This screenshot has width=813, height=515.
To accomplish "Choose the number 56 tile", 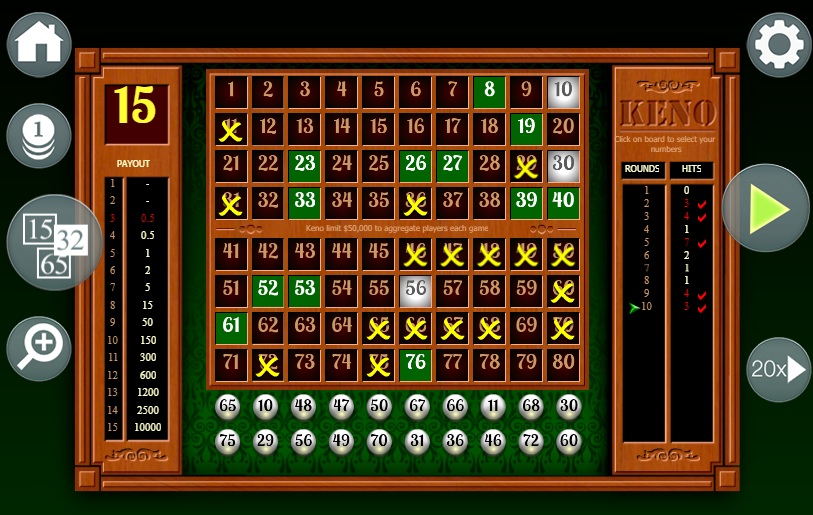I will [x=415, y=291].
